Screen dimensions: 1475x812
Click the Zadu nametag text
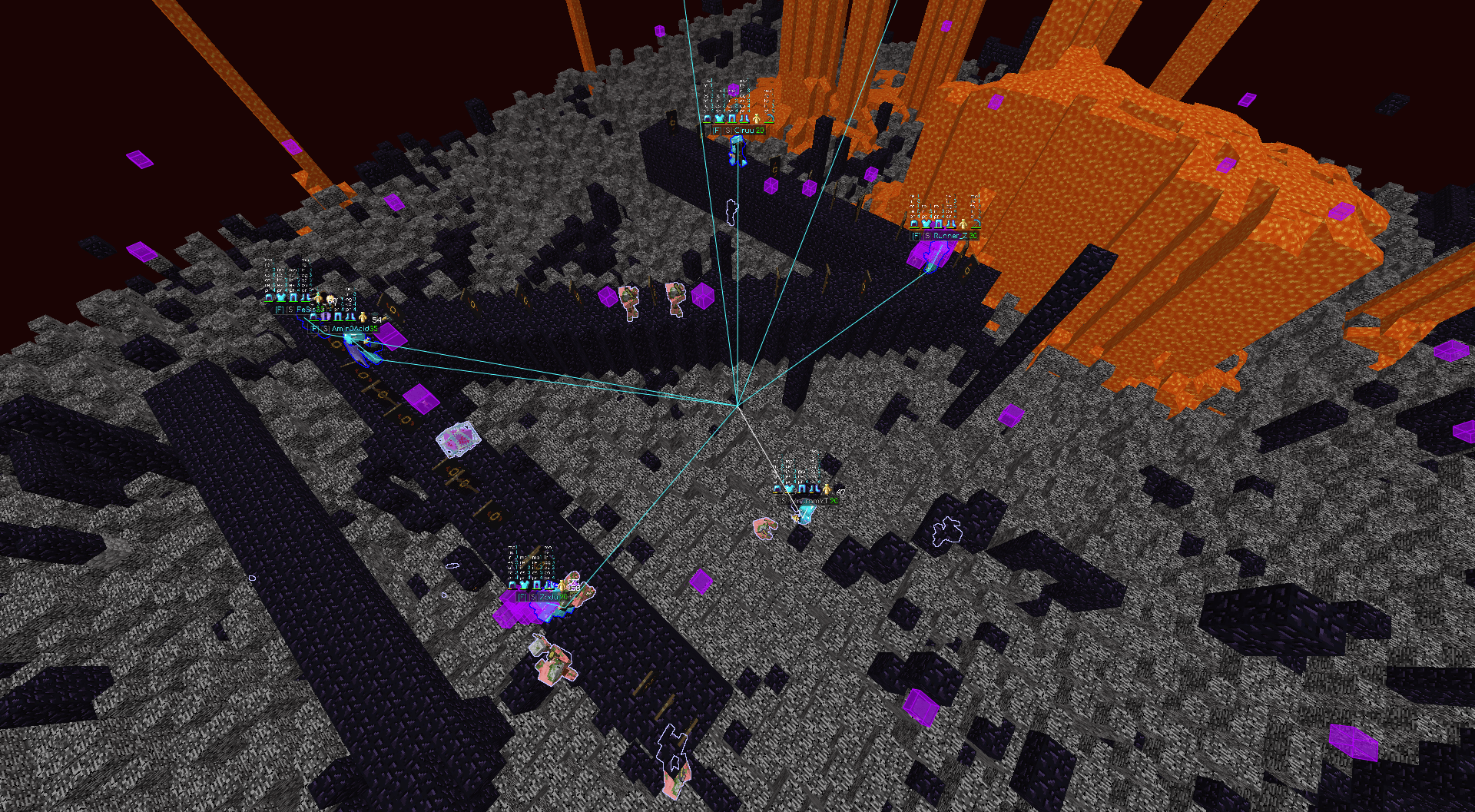tap(549, 598)
